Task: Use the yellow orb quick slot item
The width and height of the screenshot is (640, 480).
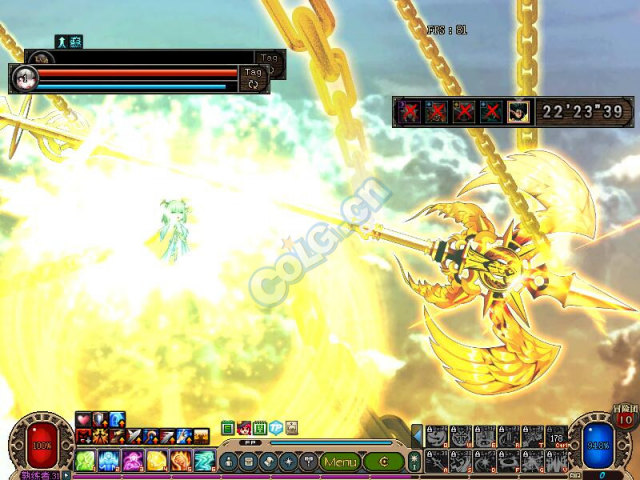Action: (157, 461)
